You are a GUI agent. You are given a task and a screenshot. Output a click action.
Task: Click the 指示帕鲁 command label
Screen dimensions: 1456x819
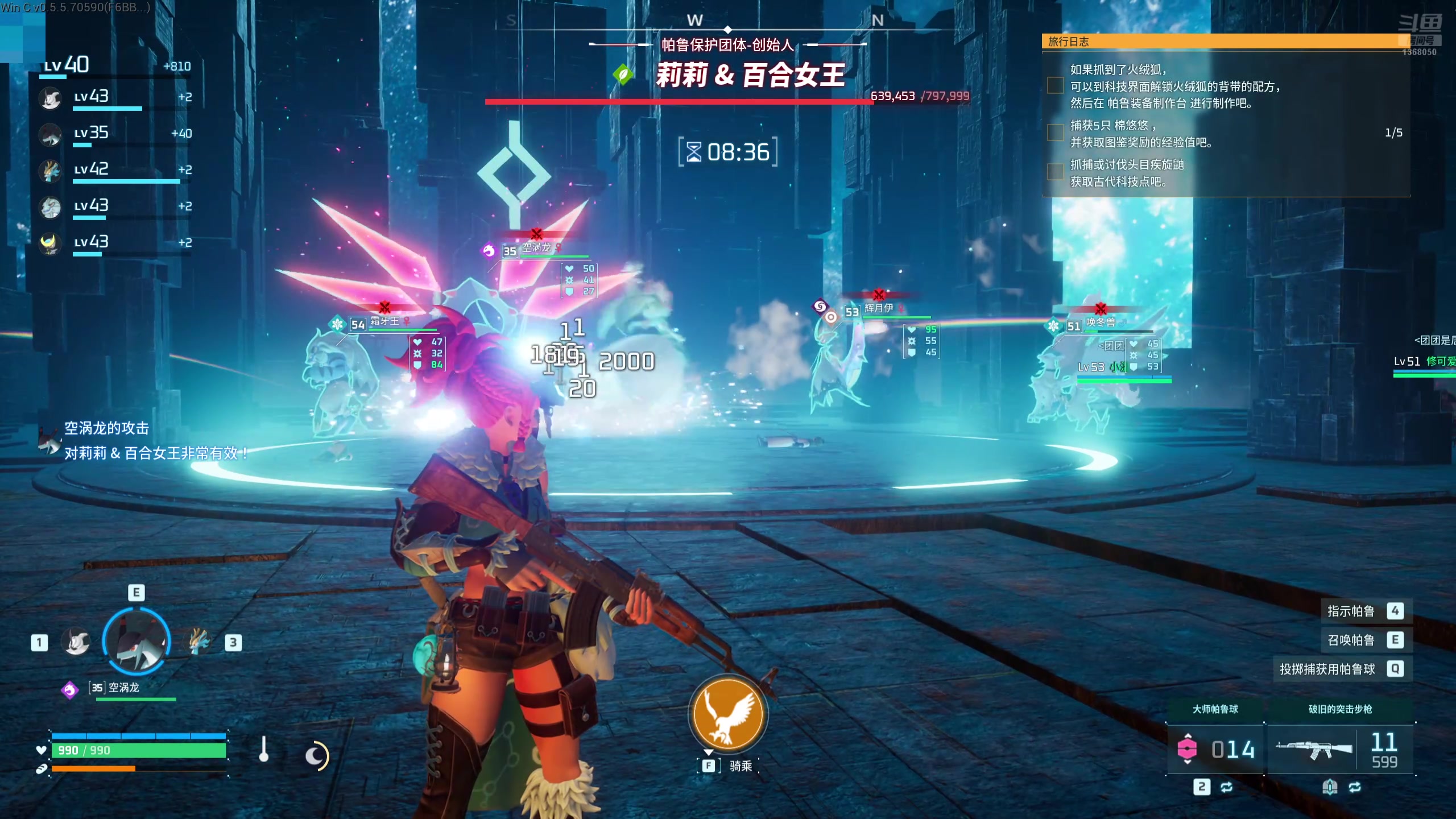(1351, 611)
